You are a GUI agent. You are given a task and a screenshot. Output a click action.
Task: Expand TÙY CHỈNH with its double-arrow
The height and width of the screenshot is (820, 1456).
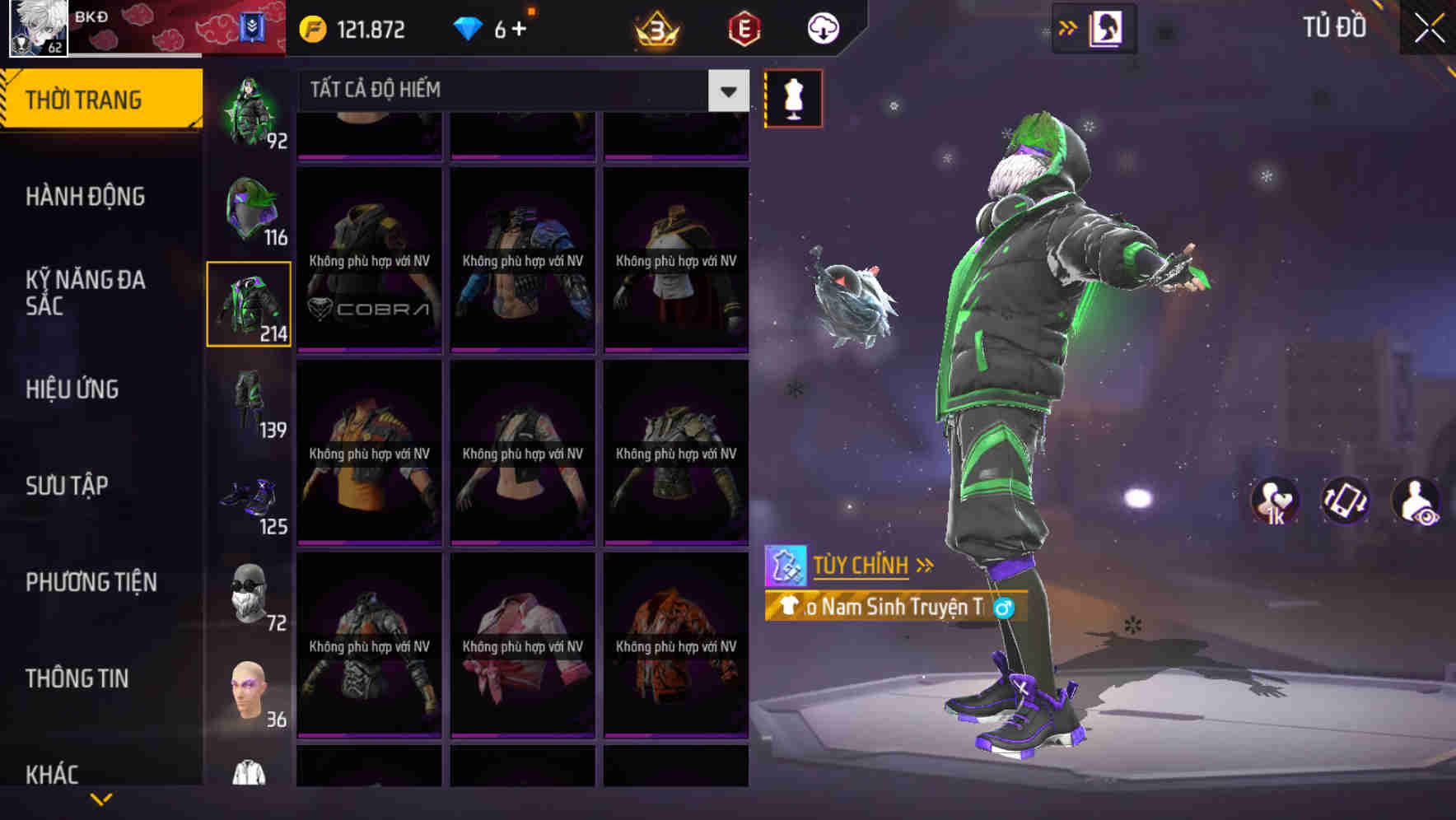926,565
